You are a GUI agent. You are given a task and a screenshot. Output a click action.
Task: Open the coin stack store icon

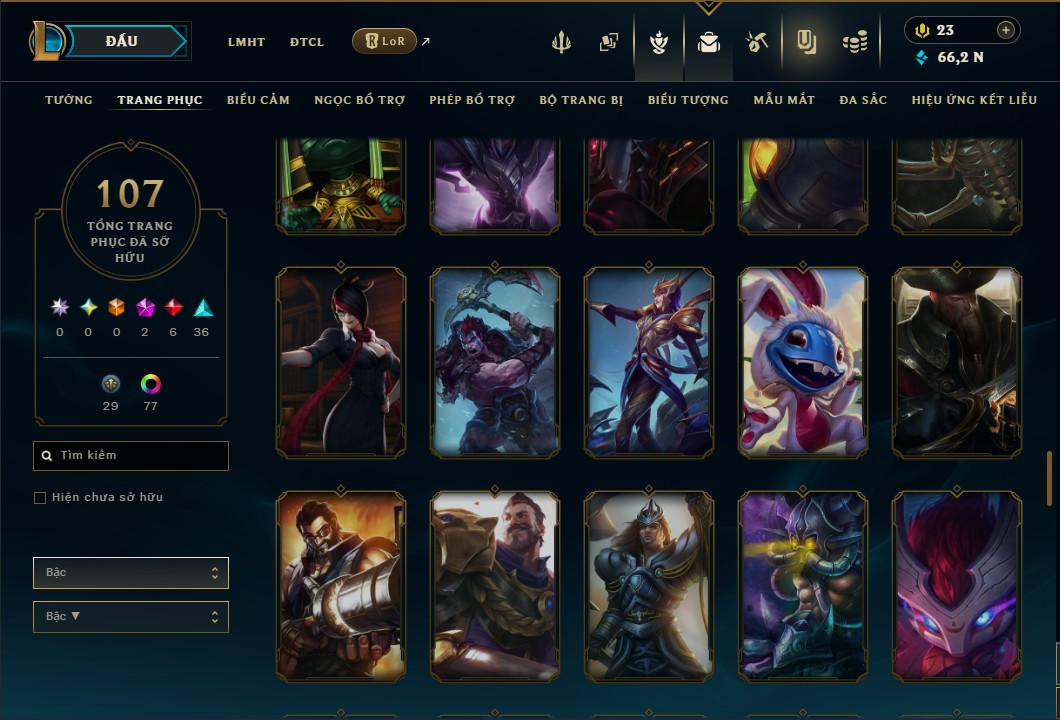854,42
